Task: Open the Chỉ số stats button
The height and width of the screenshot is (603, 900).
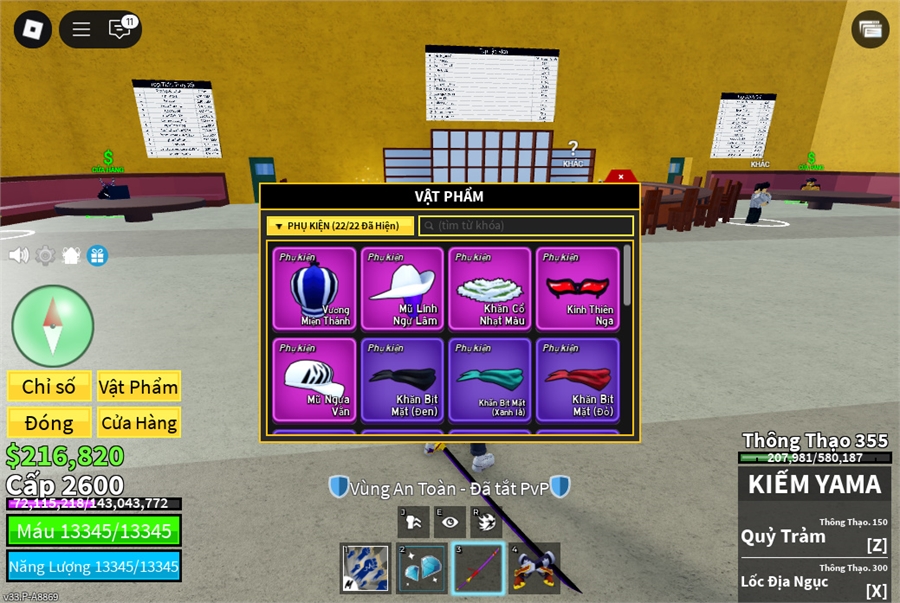Action: coord(49,387)
